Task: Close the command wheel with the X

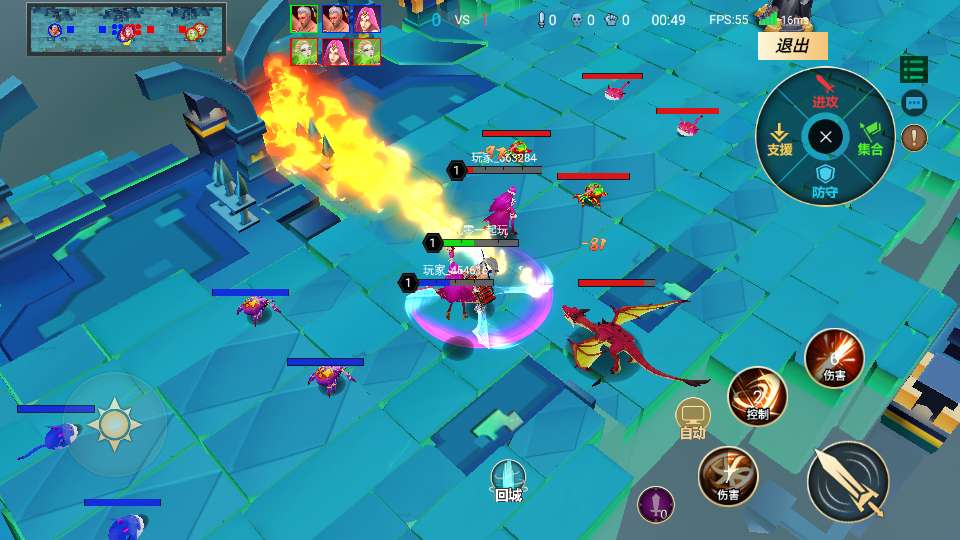Action: [825, 137]
